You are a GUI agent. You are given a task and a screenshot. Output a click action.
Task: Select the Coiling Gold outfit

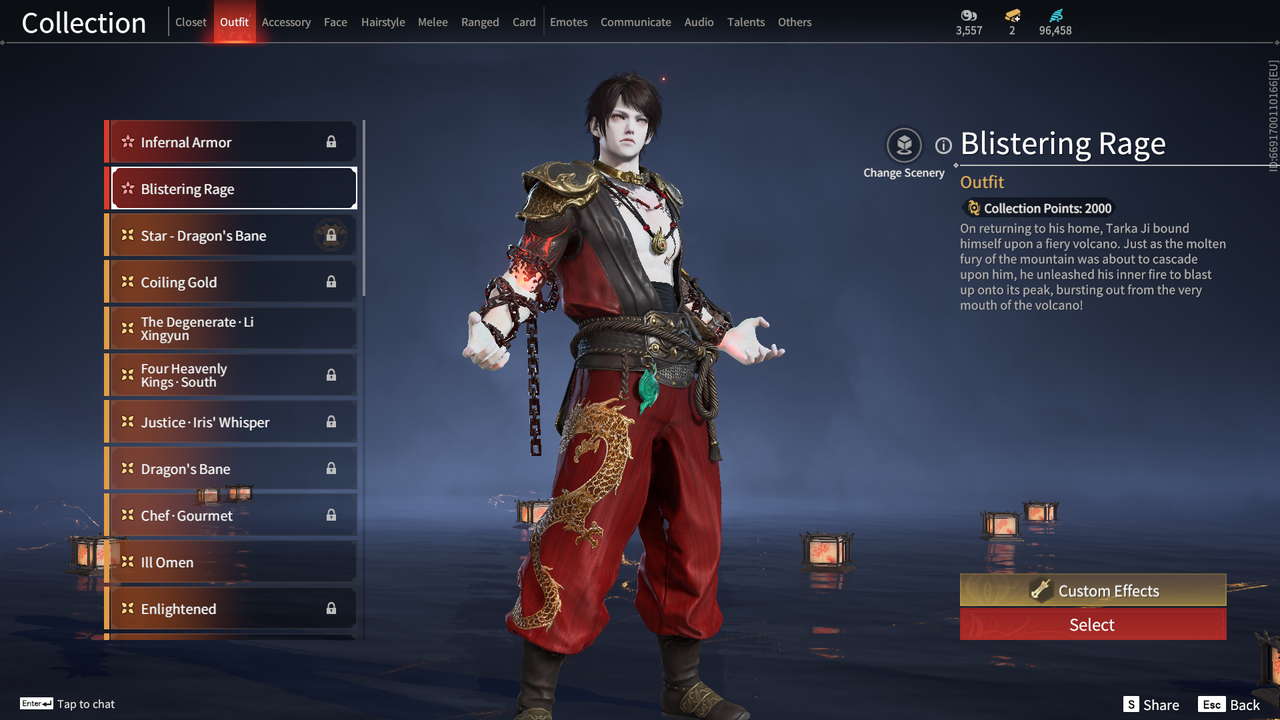232,282
